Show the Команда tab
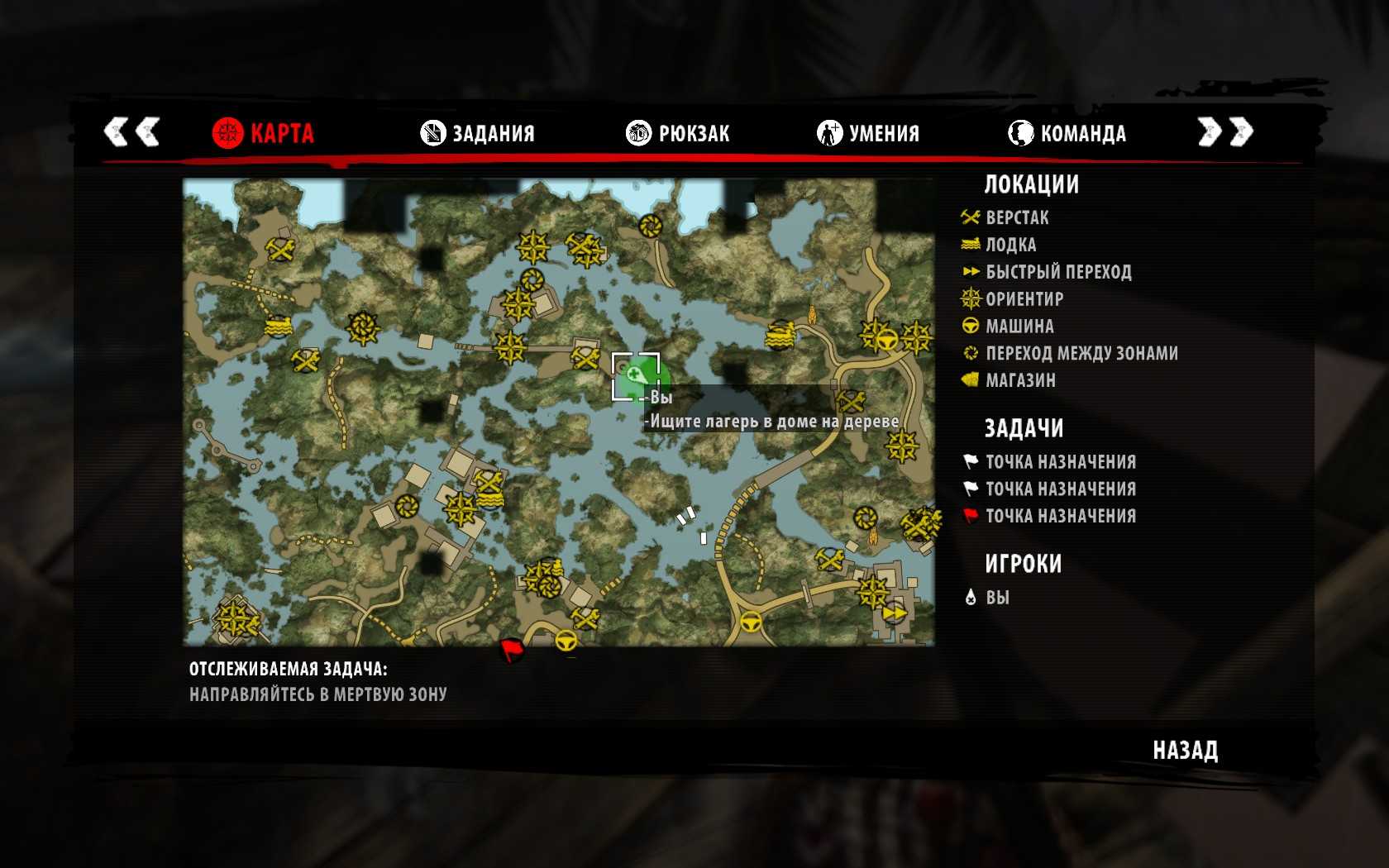The width and height of the screenshot is (1389, 868). (1067, 133)
